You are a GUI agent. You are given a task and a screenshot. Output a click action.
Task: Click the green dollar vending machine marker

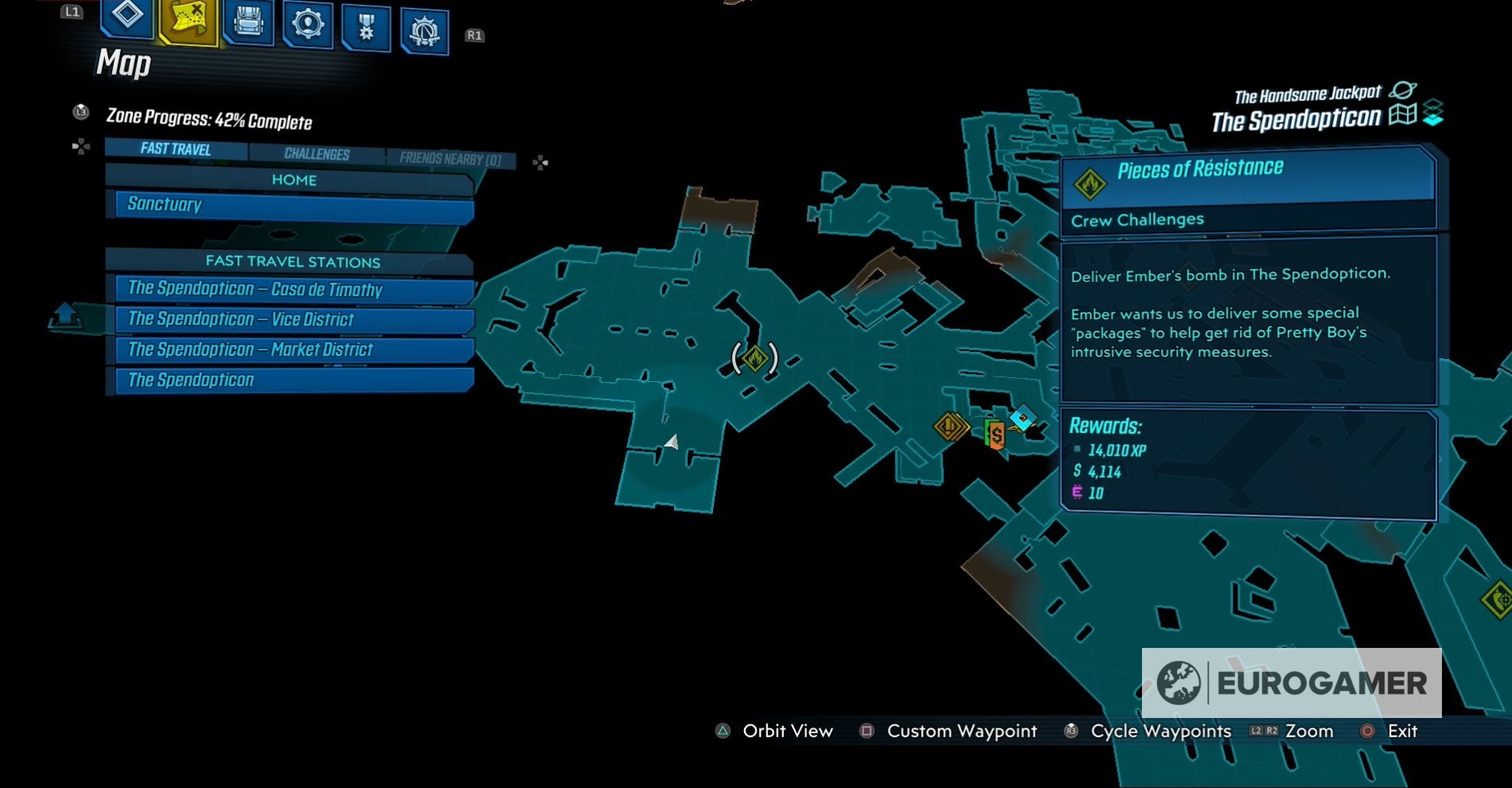click(996, 435)
